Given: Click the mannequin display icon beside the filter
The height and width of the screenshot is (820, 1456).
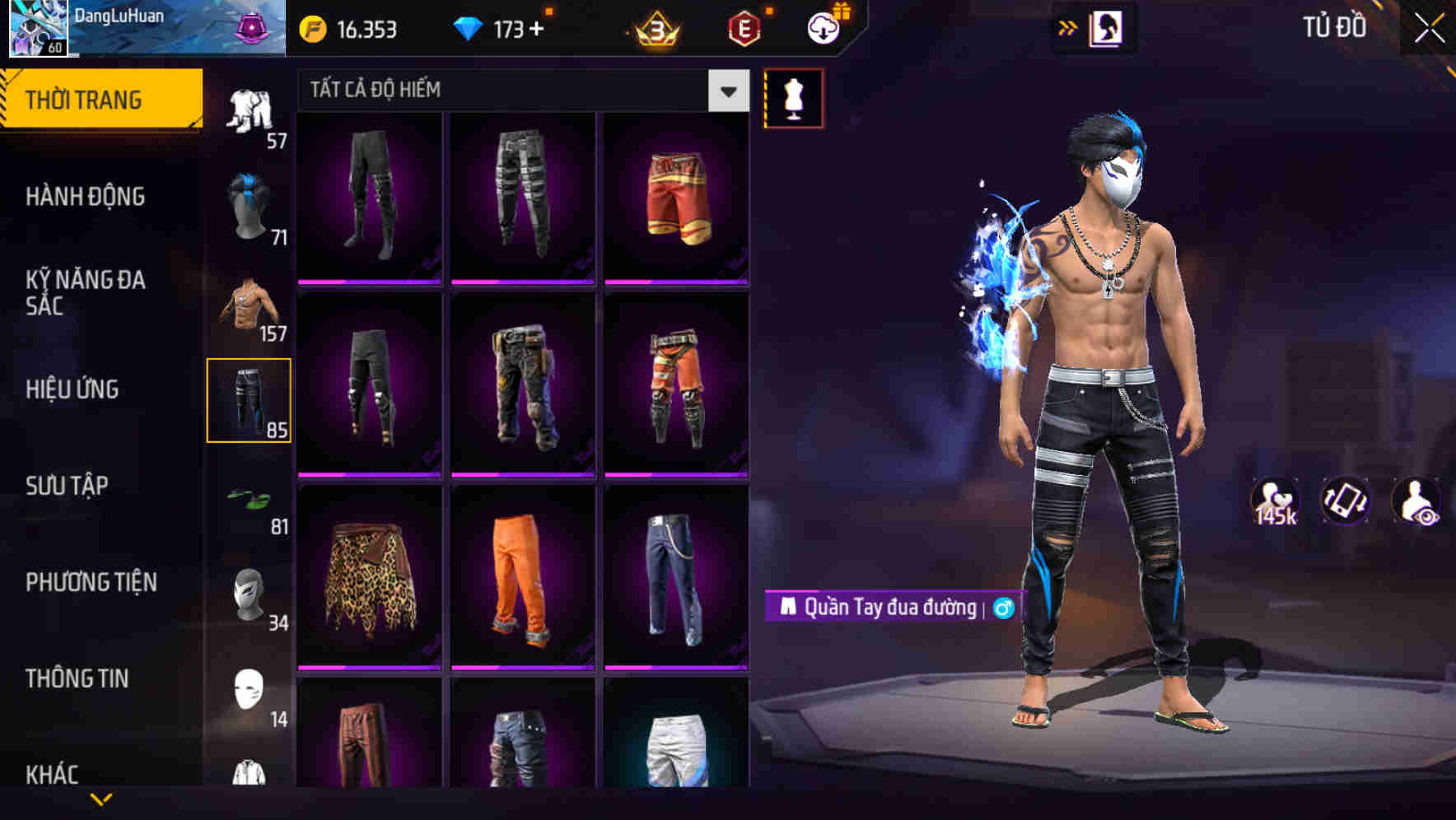Looking at the screenshot, I should click(793, 97).
